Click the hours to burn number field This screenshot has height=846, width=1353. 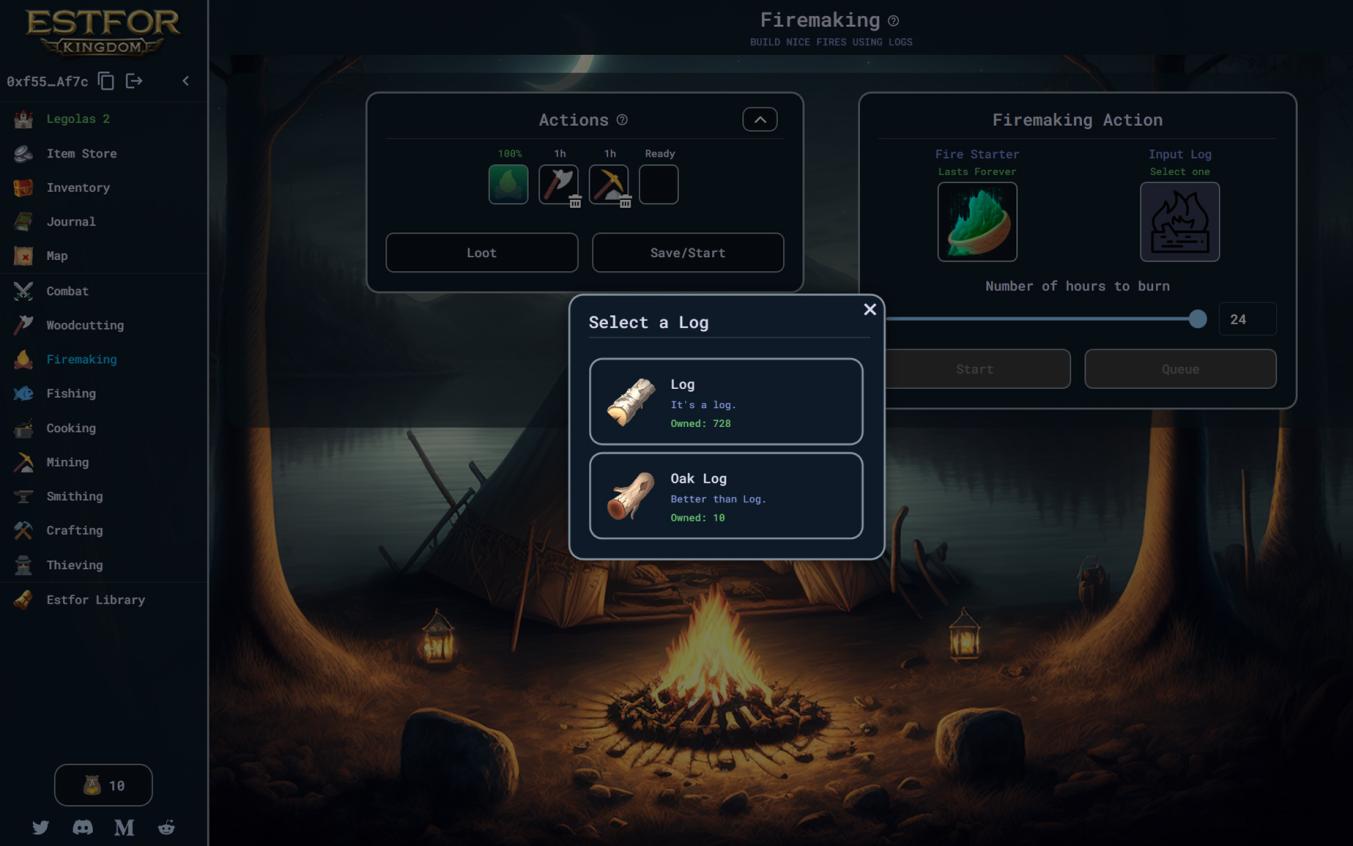click(1247, 319)
